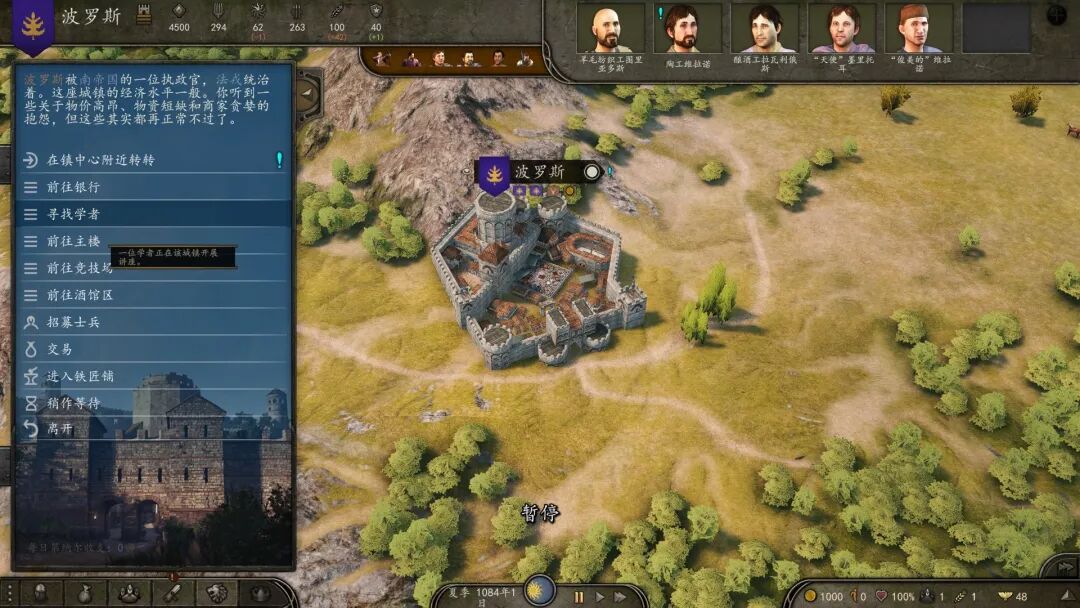The image size is (1080, 608).
Task: Choose 在镇中心附近转转 menu option
Action: point(102,160)
